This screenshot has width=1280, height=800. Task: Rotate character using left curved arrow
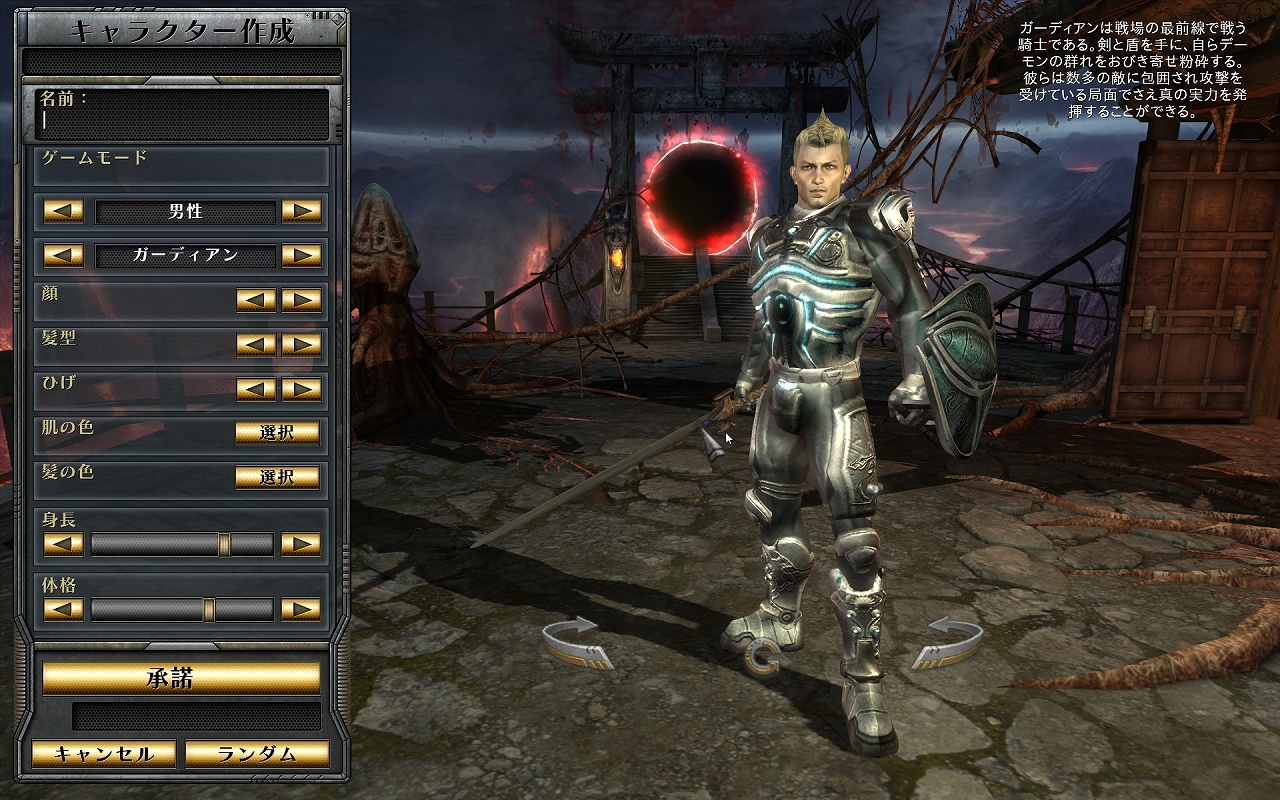click(x=575, y=642)
